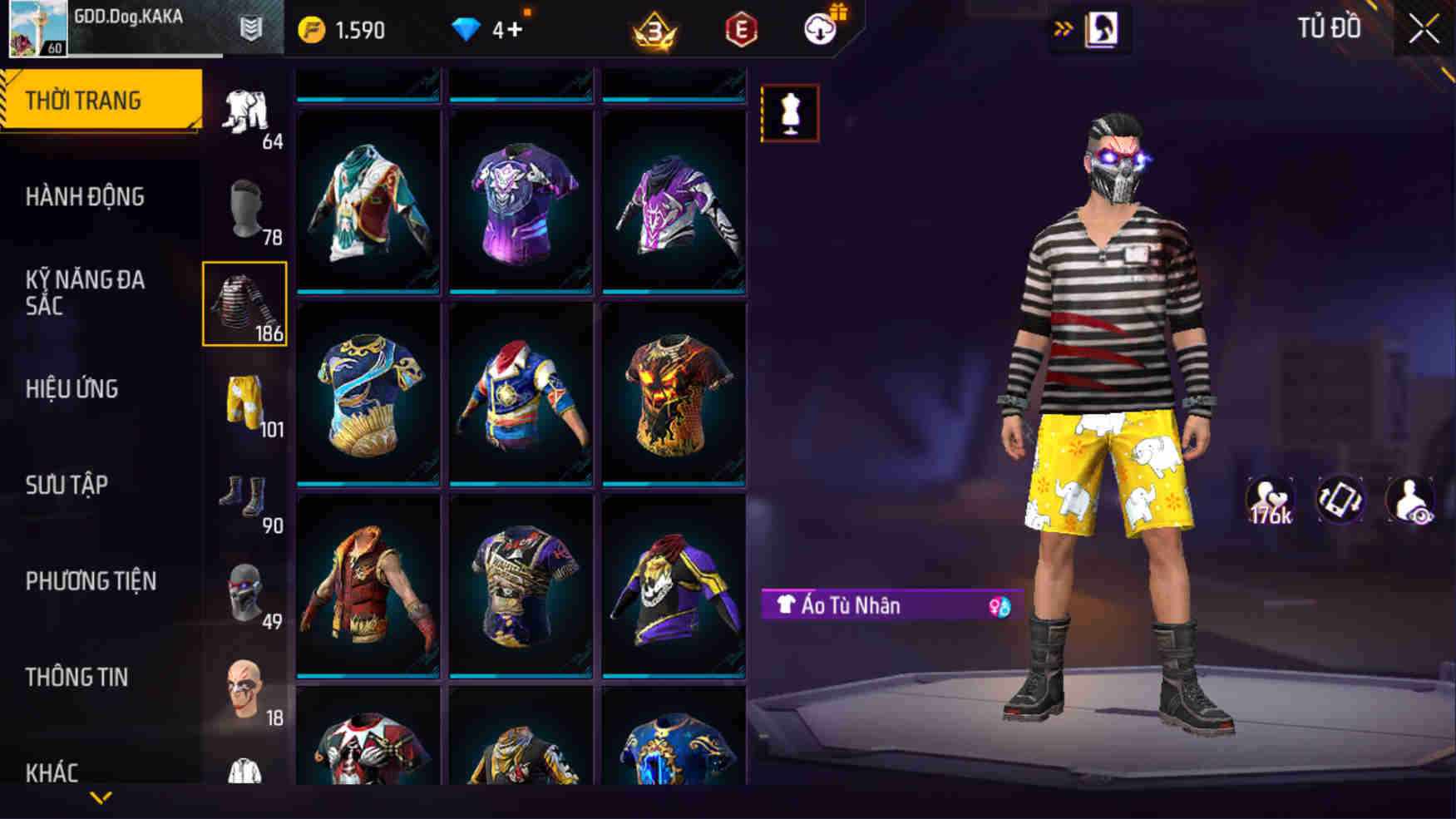Toggle the mannequin display above character preview
This screenshot has width=1456, height=819.
(x=791, y=113)
